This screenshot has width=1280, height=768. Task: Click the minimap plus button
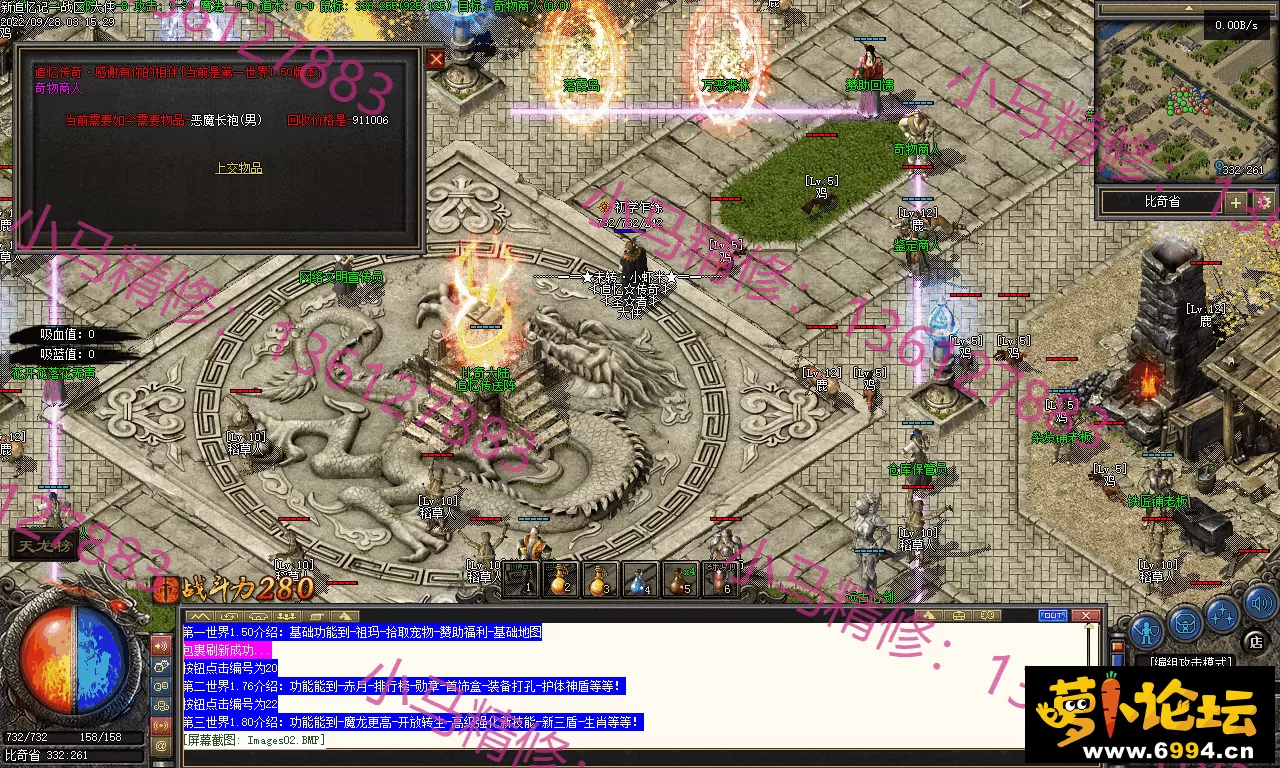(x=1236, y=202)
